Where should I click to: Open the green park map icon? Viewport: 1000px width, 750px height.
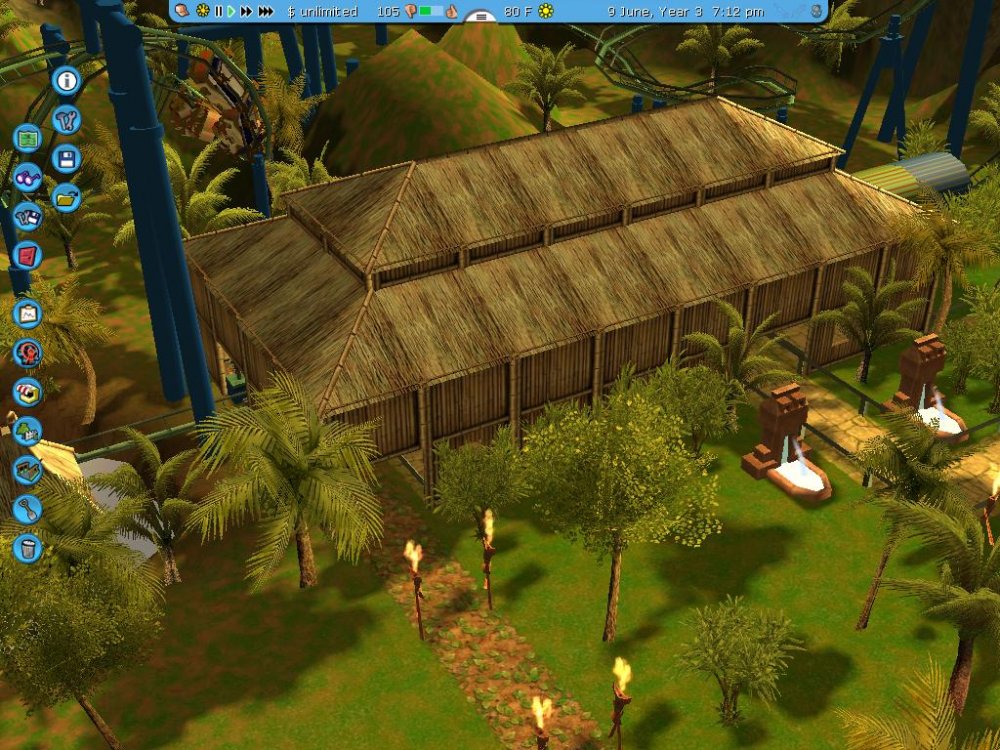click(28, 137)
